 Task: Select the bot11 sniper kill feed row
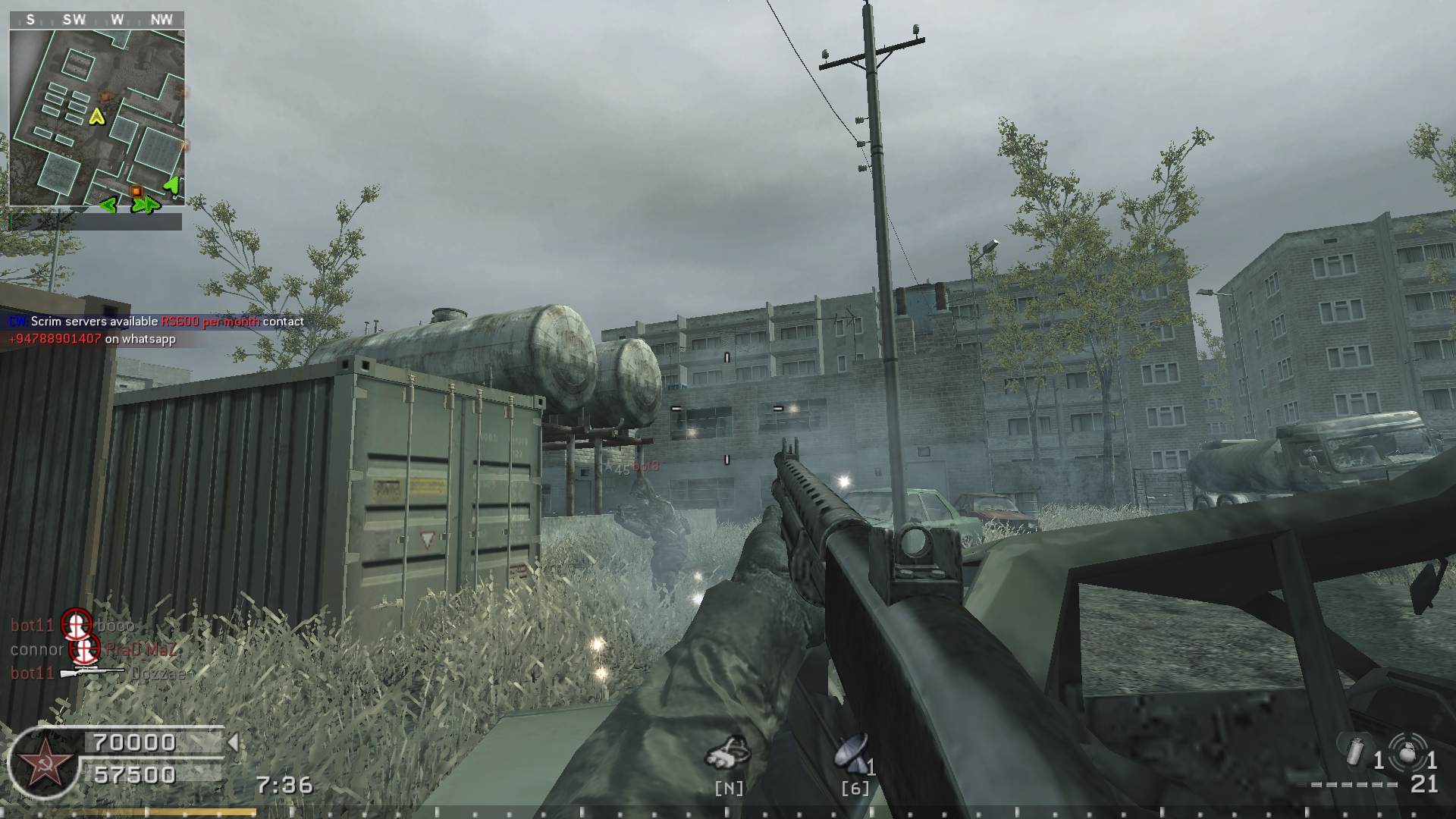pos(97,673)
